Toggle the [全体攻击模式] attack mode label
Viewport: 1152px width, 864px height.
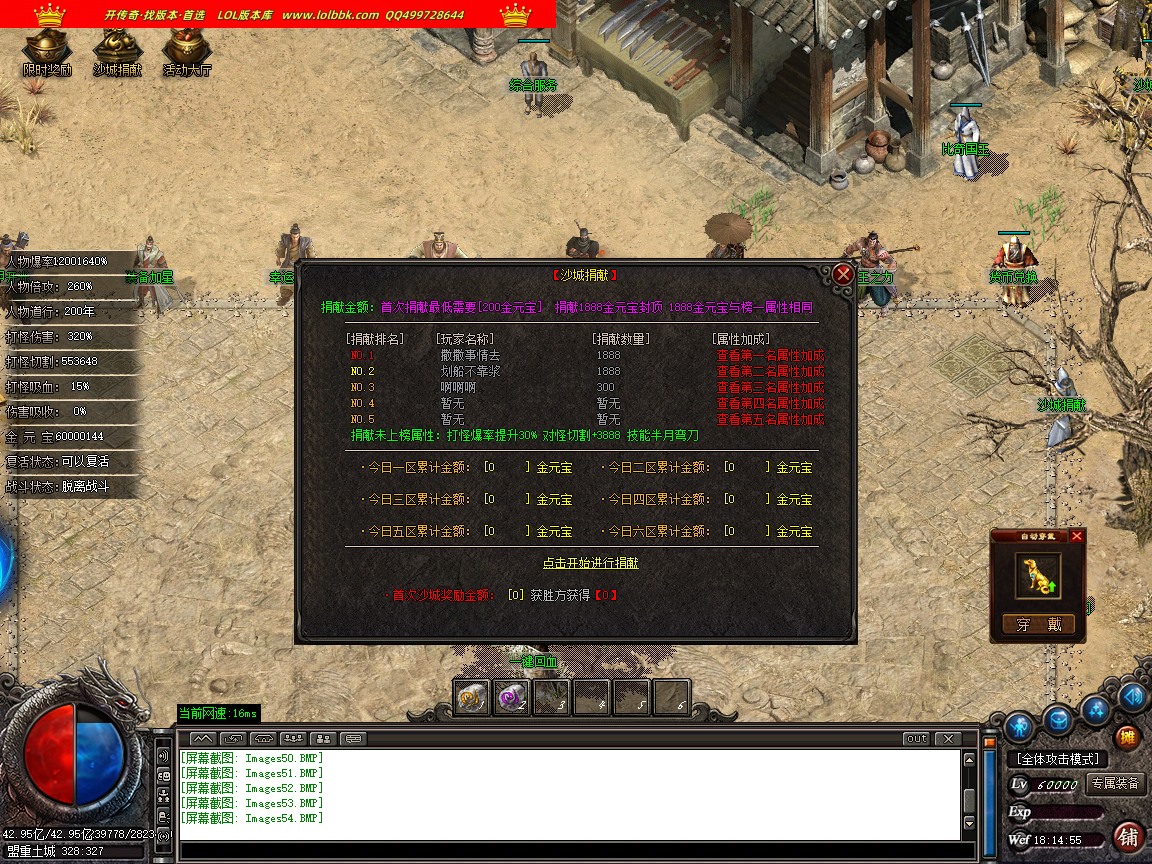click(x=1057, y=760)
